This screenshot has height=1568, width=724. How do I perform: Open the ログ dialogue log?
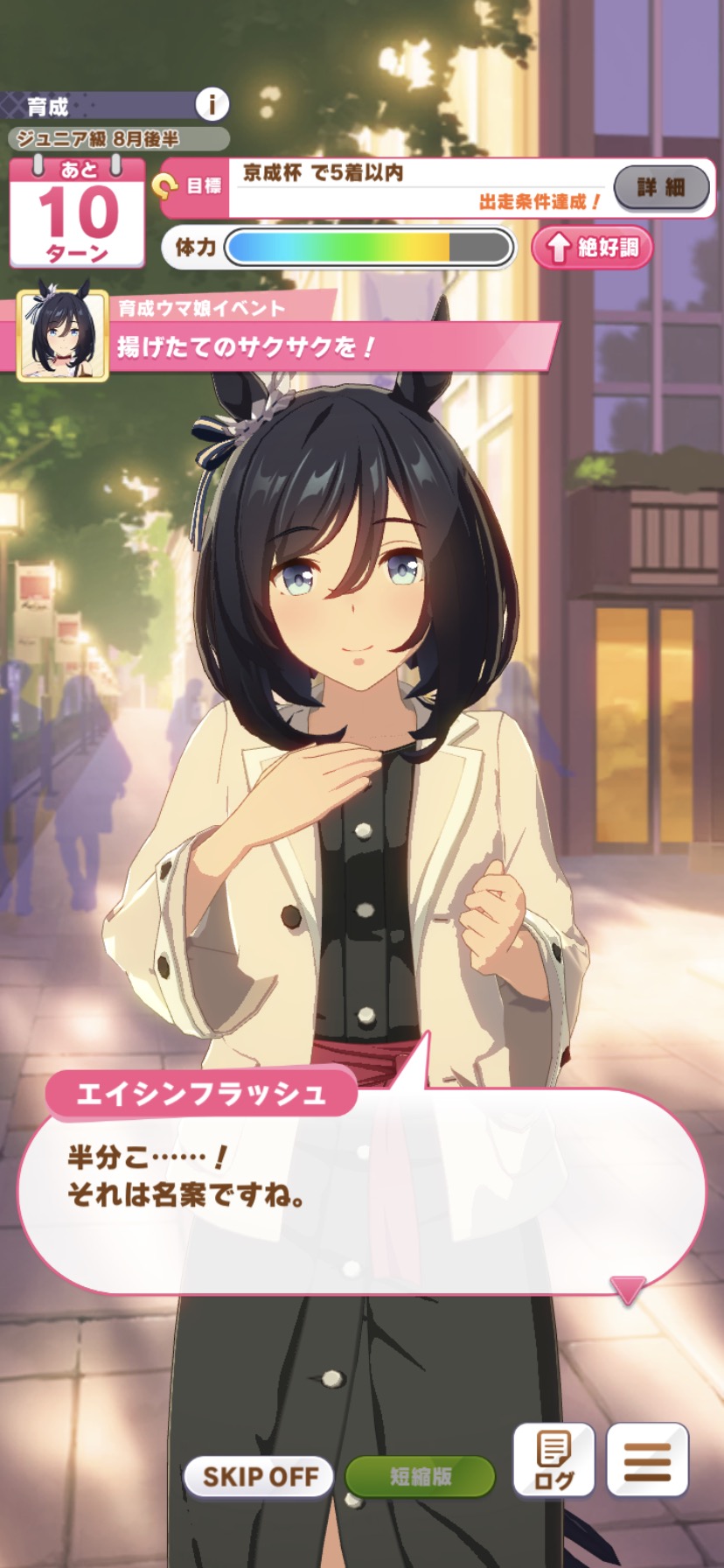point(553,1461)
